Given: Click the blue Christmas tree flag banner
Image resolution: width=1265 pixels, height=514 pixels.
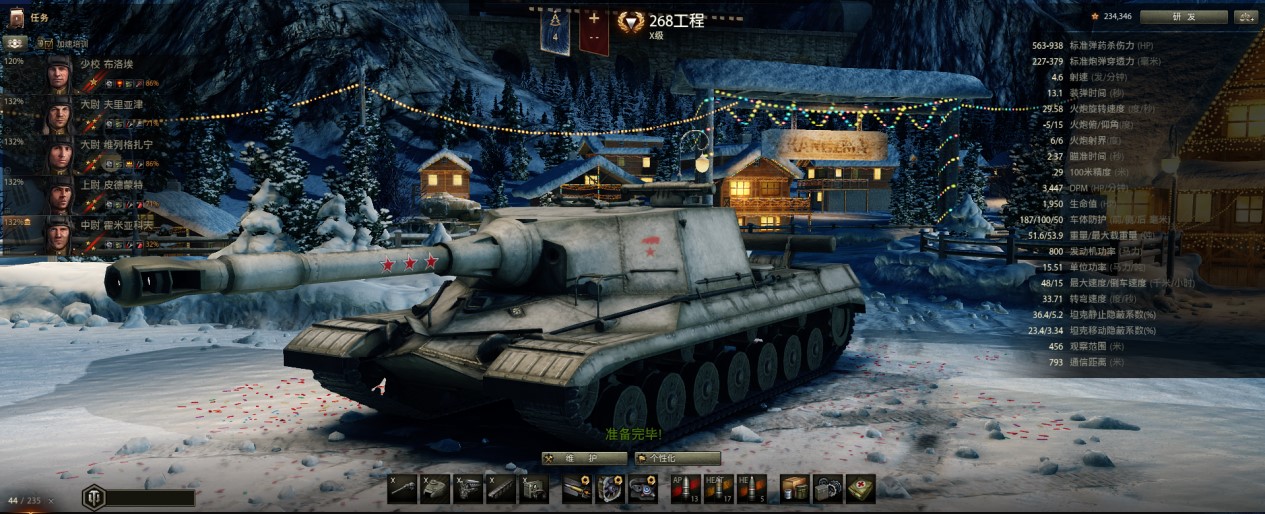Looking at the screenshot, I should (x=555, y=29).
